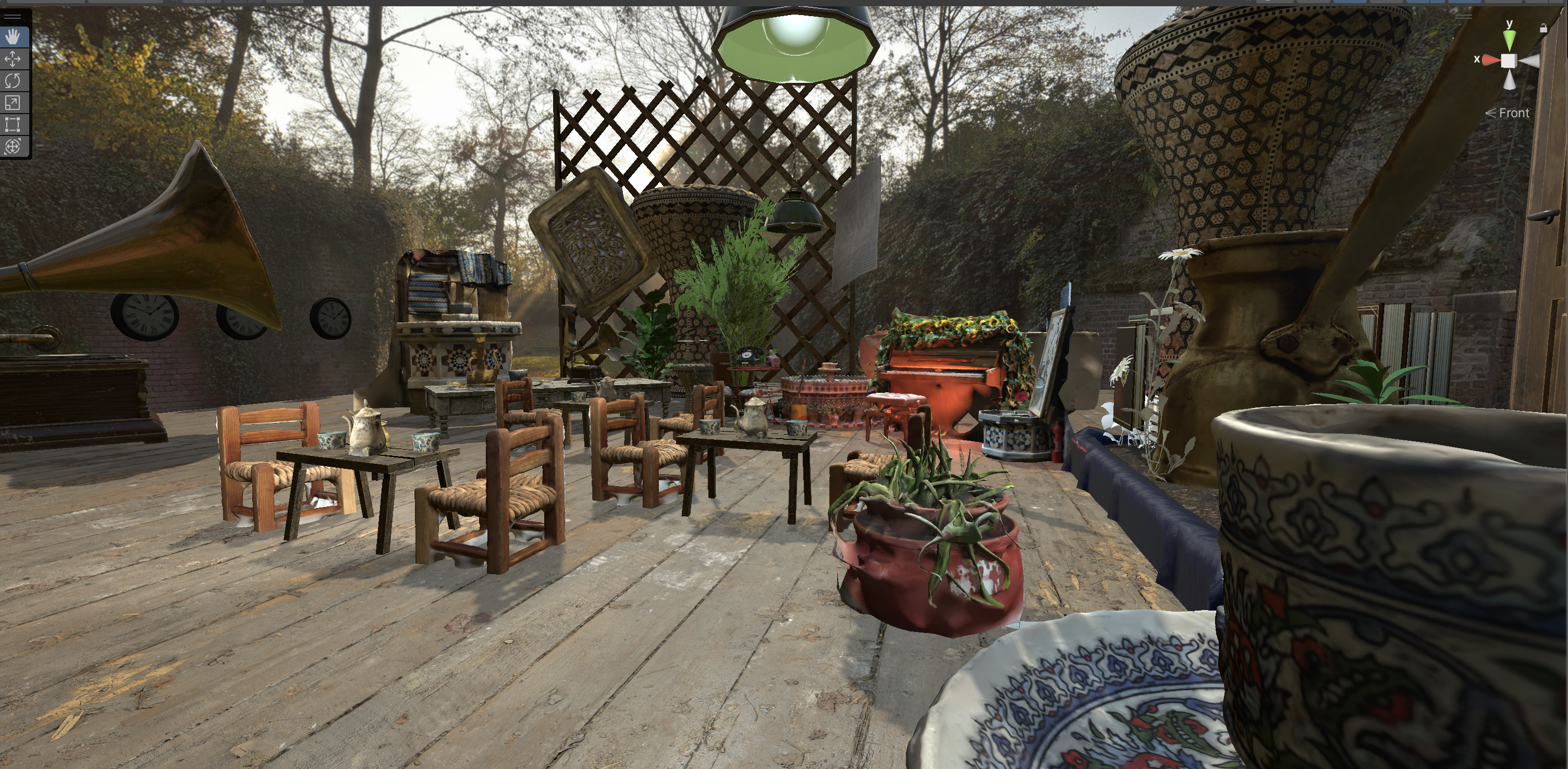Activate the four-arrow move tool
Viewport: 1568px width, 769px height.
(13, 59)
